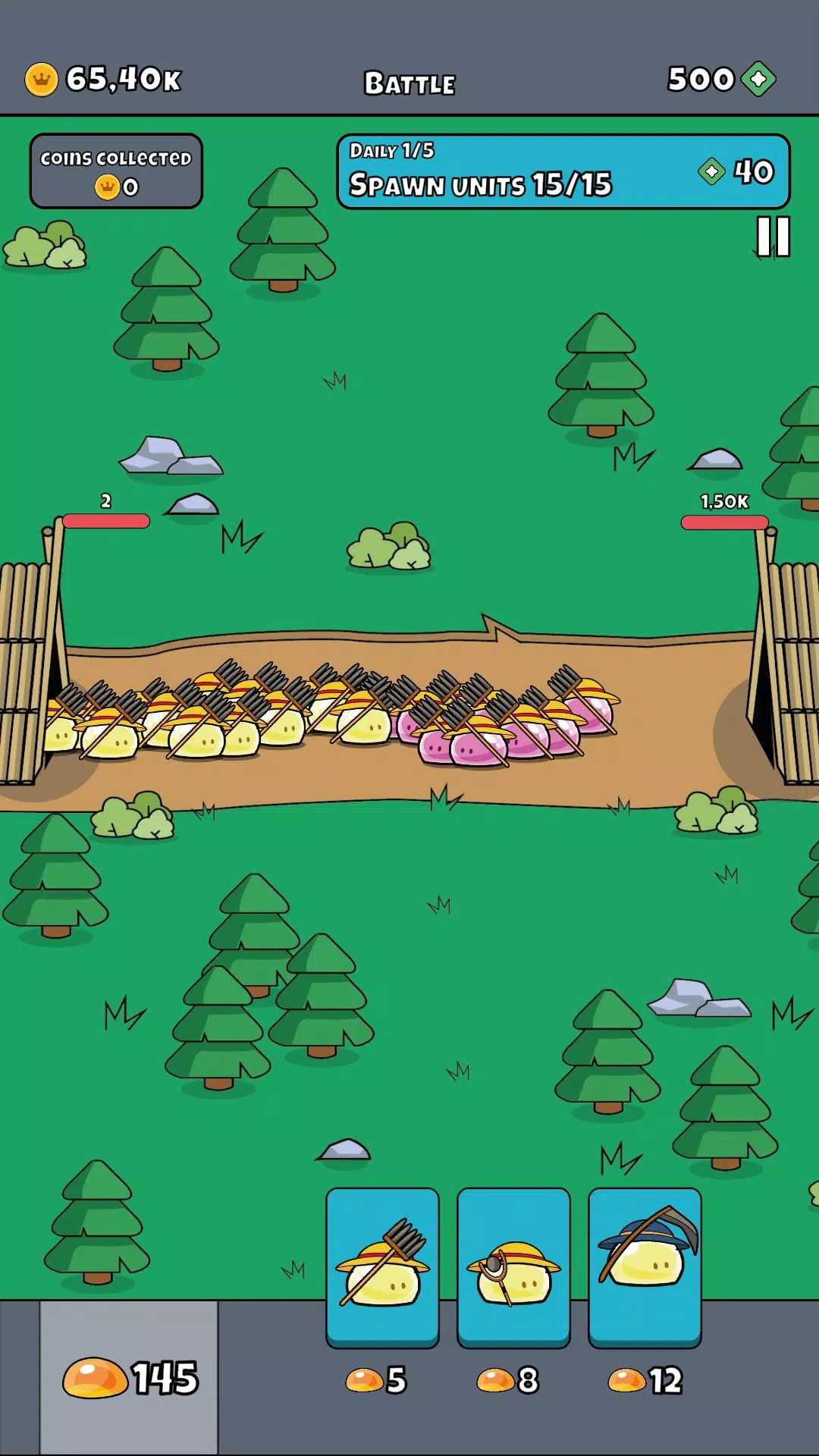The height and width of the screenshot is (1456, 819).
Task: Spawn the scythe slime unit
Action: click(x=645, y=1266)
